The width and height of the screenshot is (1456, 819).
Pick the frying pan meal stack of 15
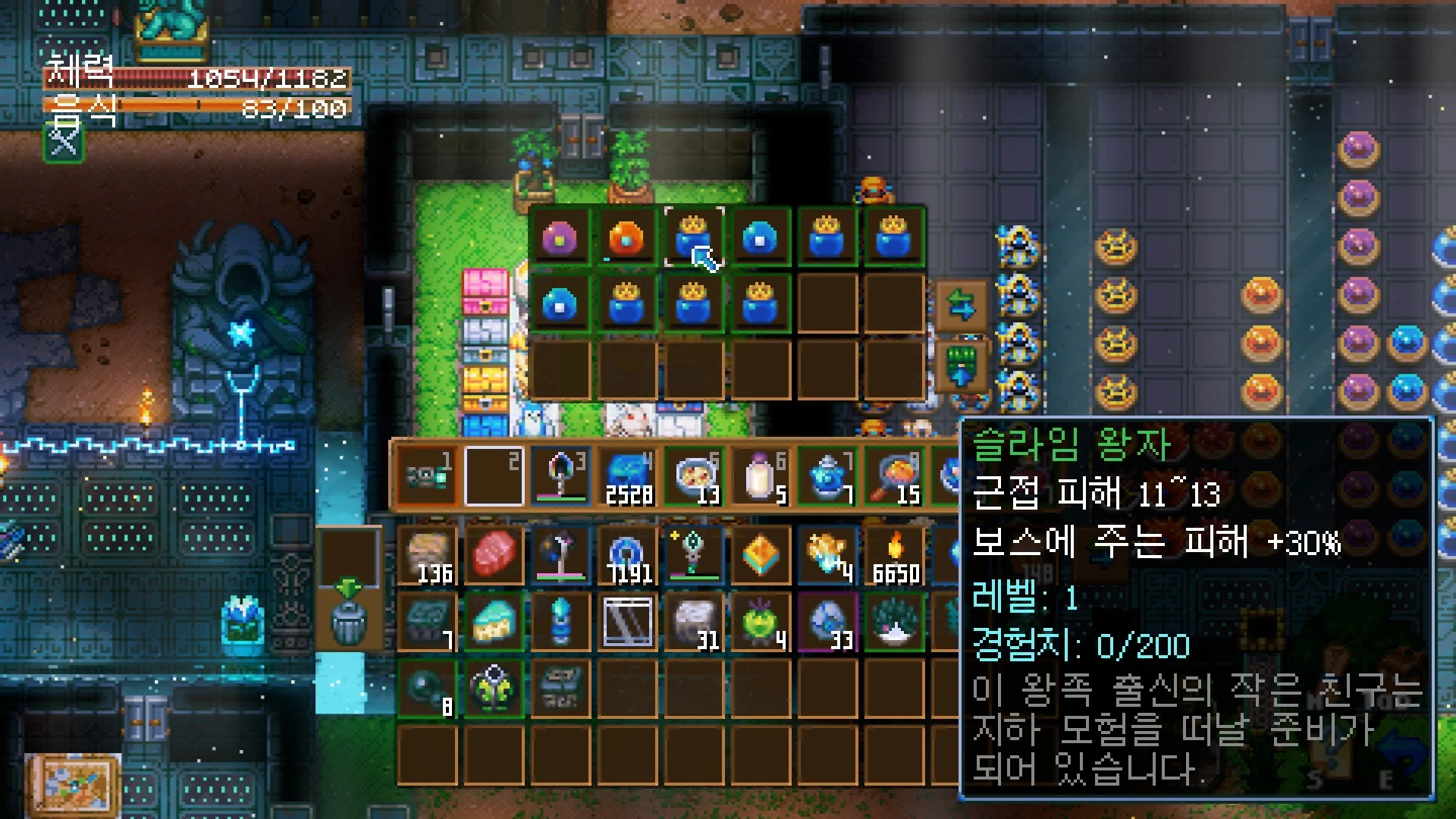pyautogui.click(x=894, y=478)
